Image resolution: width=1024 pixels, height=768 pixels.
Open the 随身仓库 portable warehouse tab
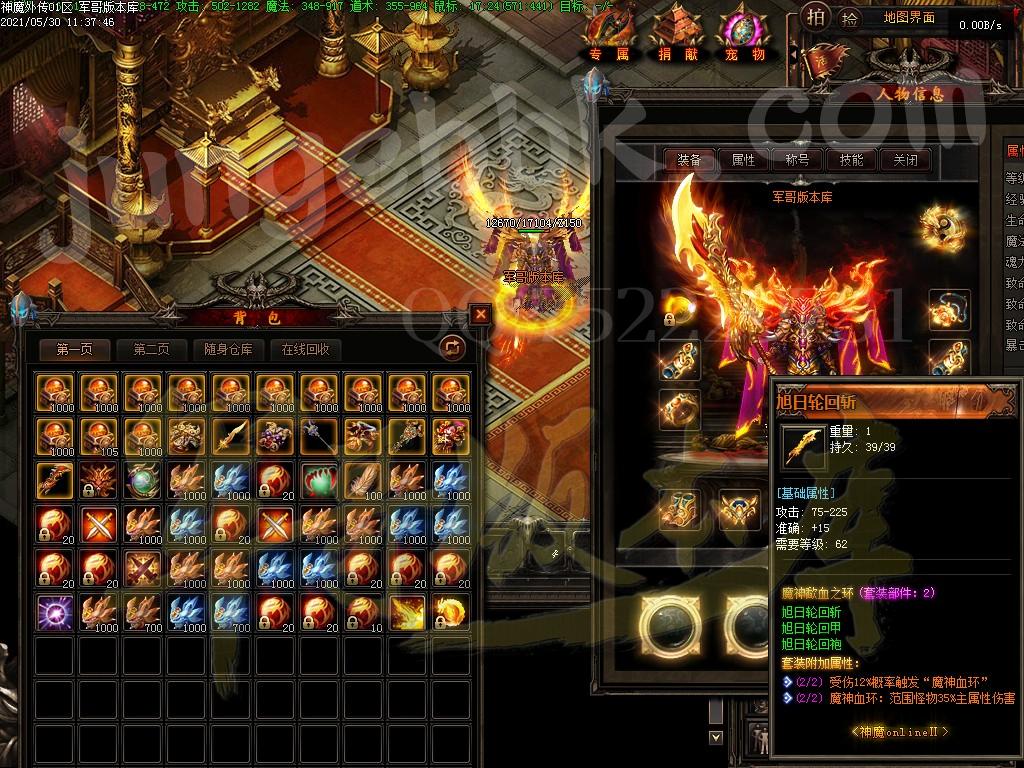point(227,349)
